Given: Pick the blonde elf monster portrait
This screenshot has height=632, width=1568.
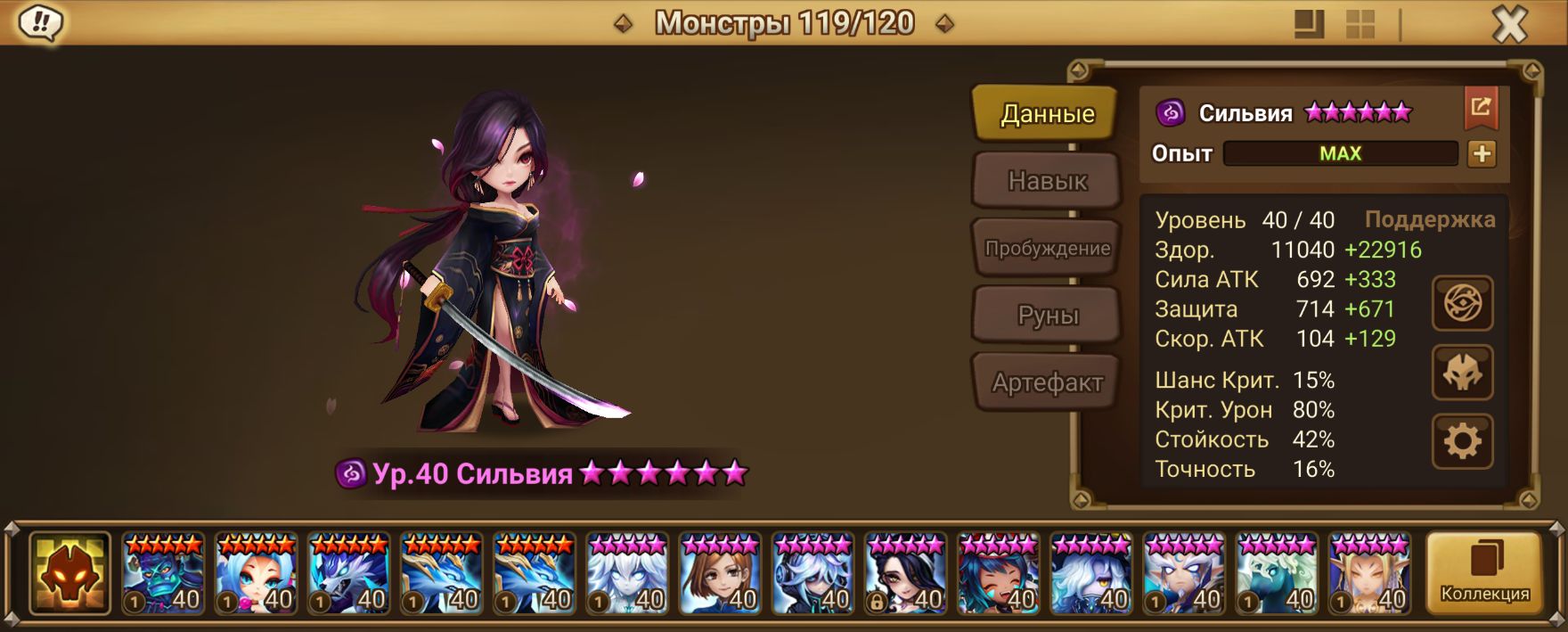Looking at the screenshot, I should (x=1370, y=574).
